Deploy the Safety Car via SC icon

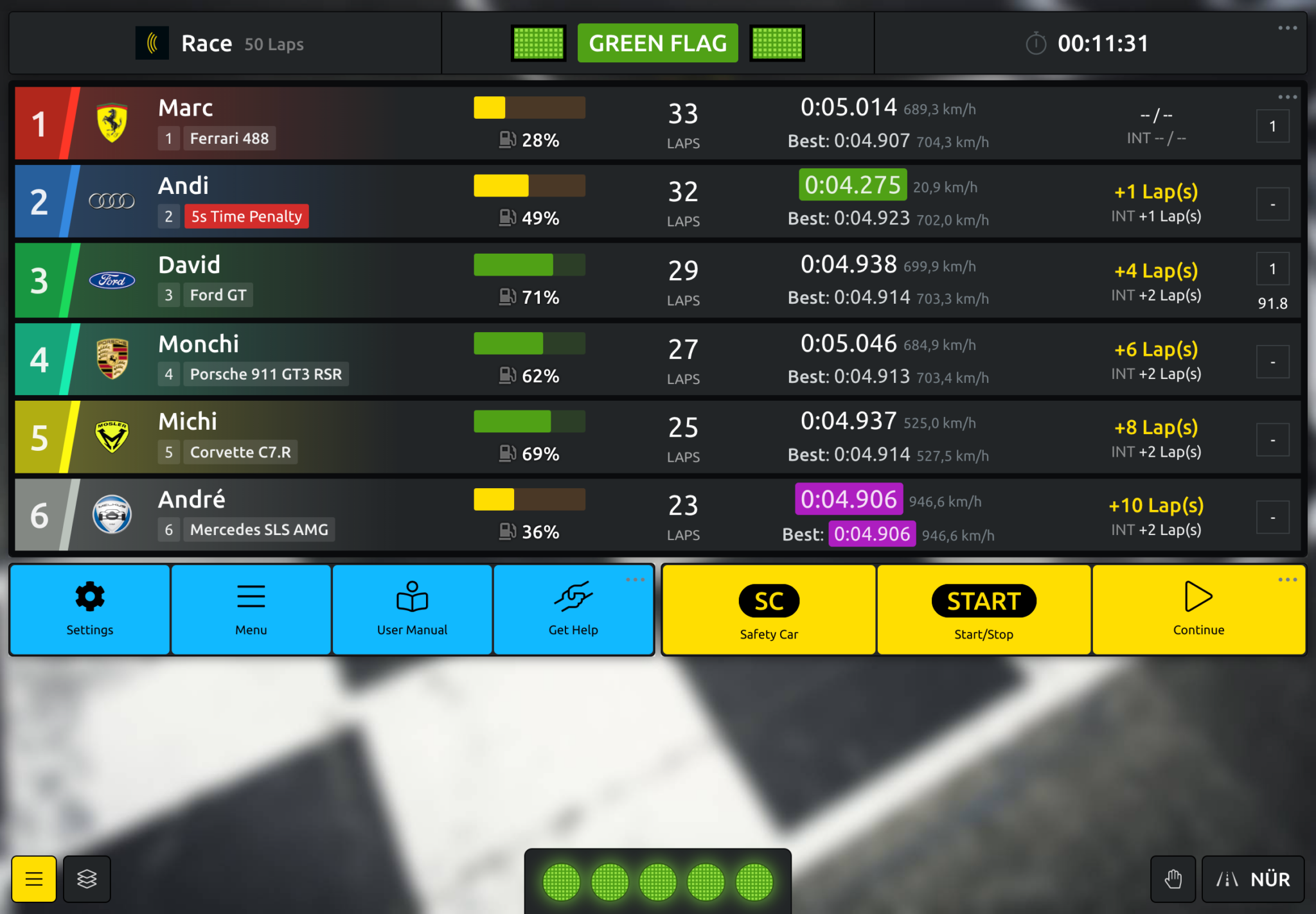tap(769, 601)
